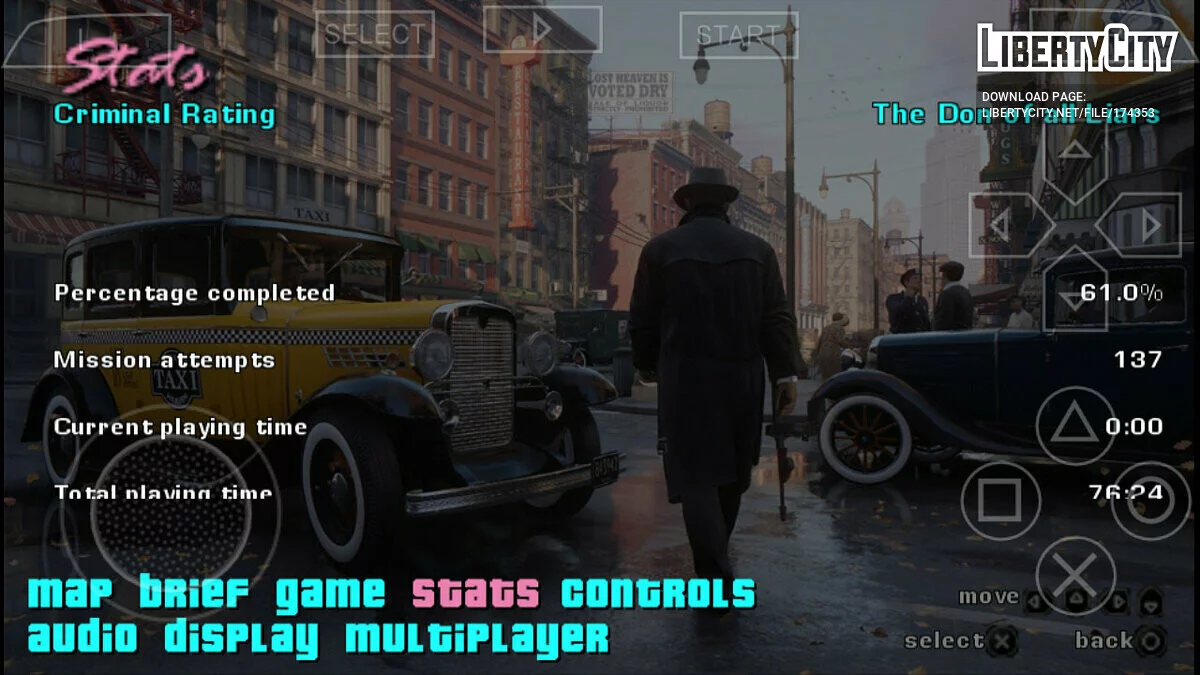Tap the emulator SELECT overlay button
This screenshot has width=1200, height=675.
[x=374, y=34]
